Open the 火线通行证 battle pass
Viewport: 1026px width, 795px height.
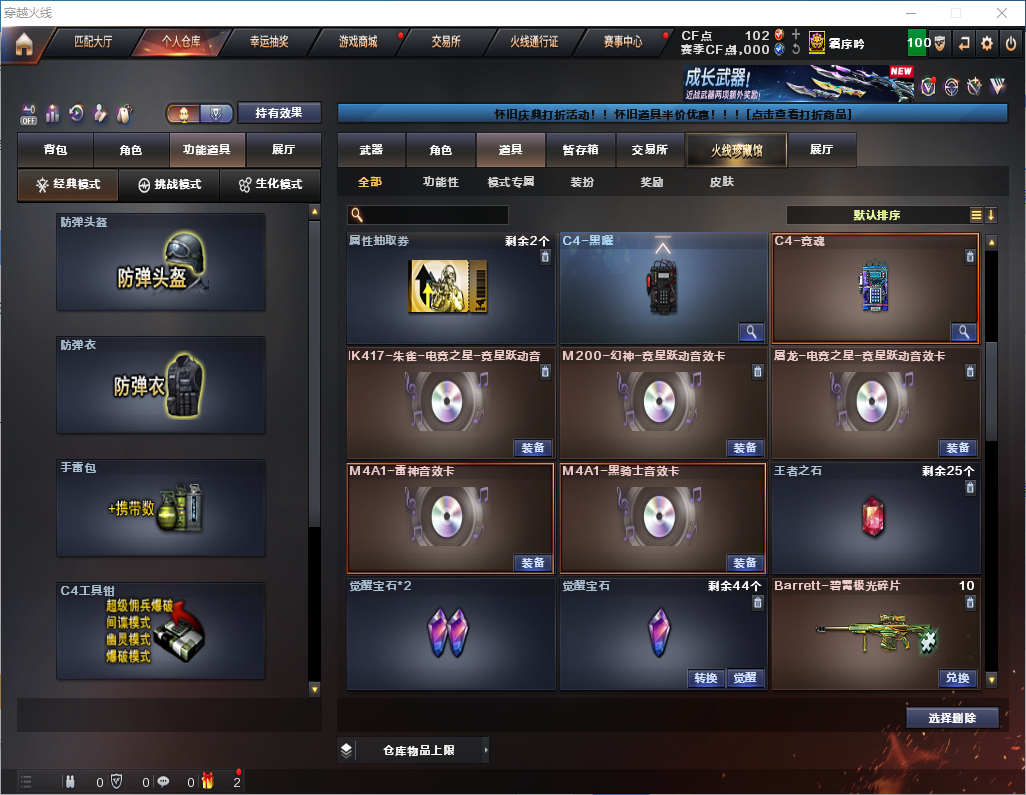[x=534, y=42]
